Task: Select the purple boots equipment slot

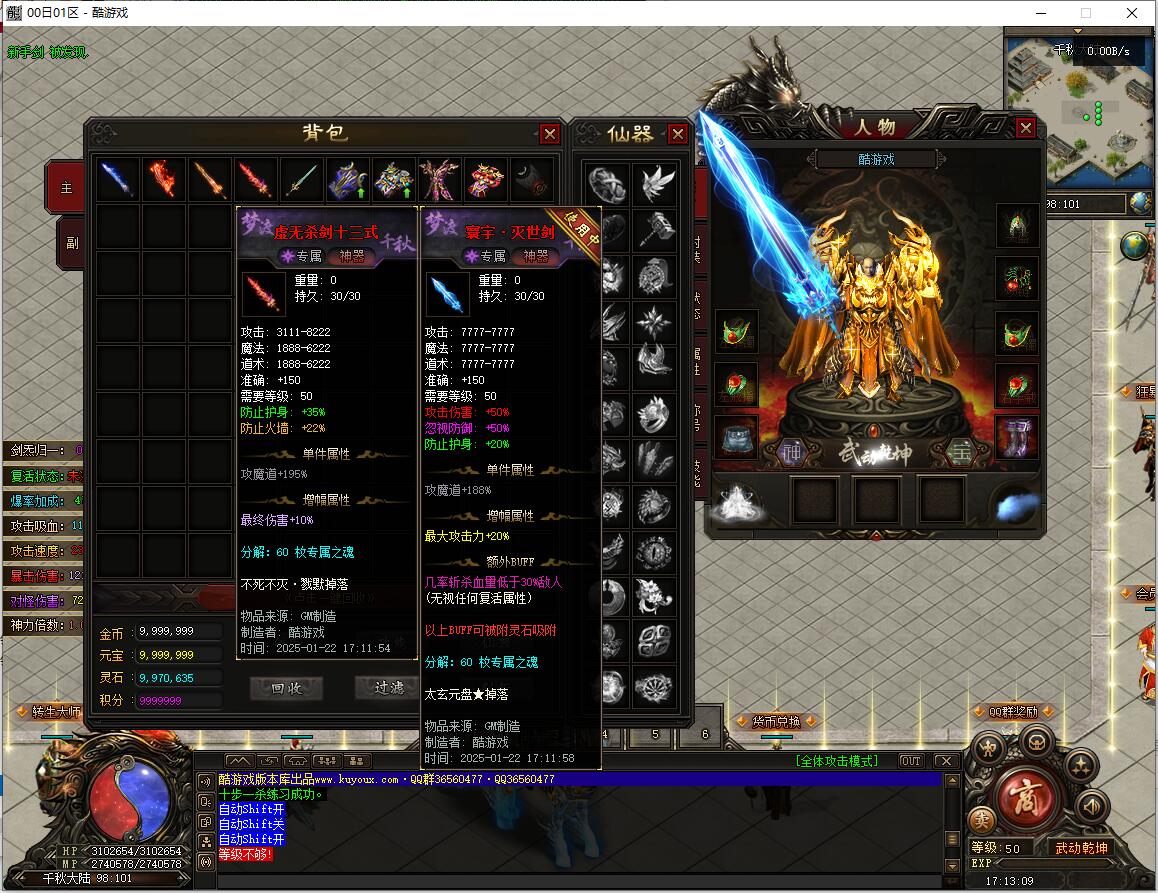Action: pos(1016,437)
